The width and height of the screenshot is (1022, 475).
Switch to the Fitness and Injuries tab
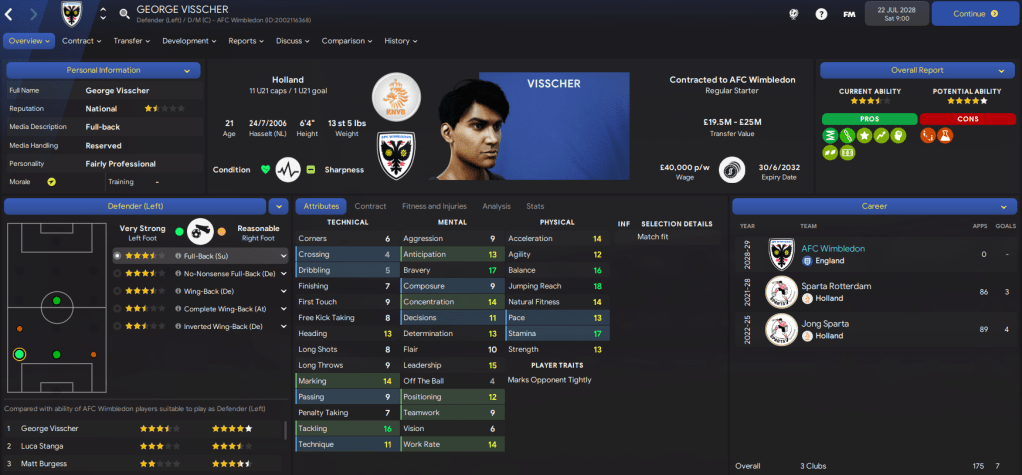click(x=434, y=206)
